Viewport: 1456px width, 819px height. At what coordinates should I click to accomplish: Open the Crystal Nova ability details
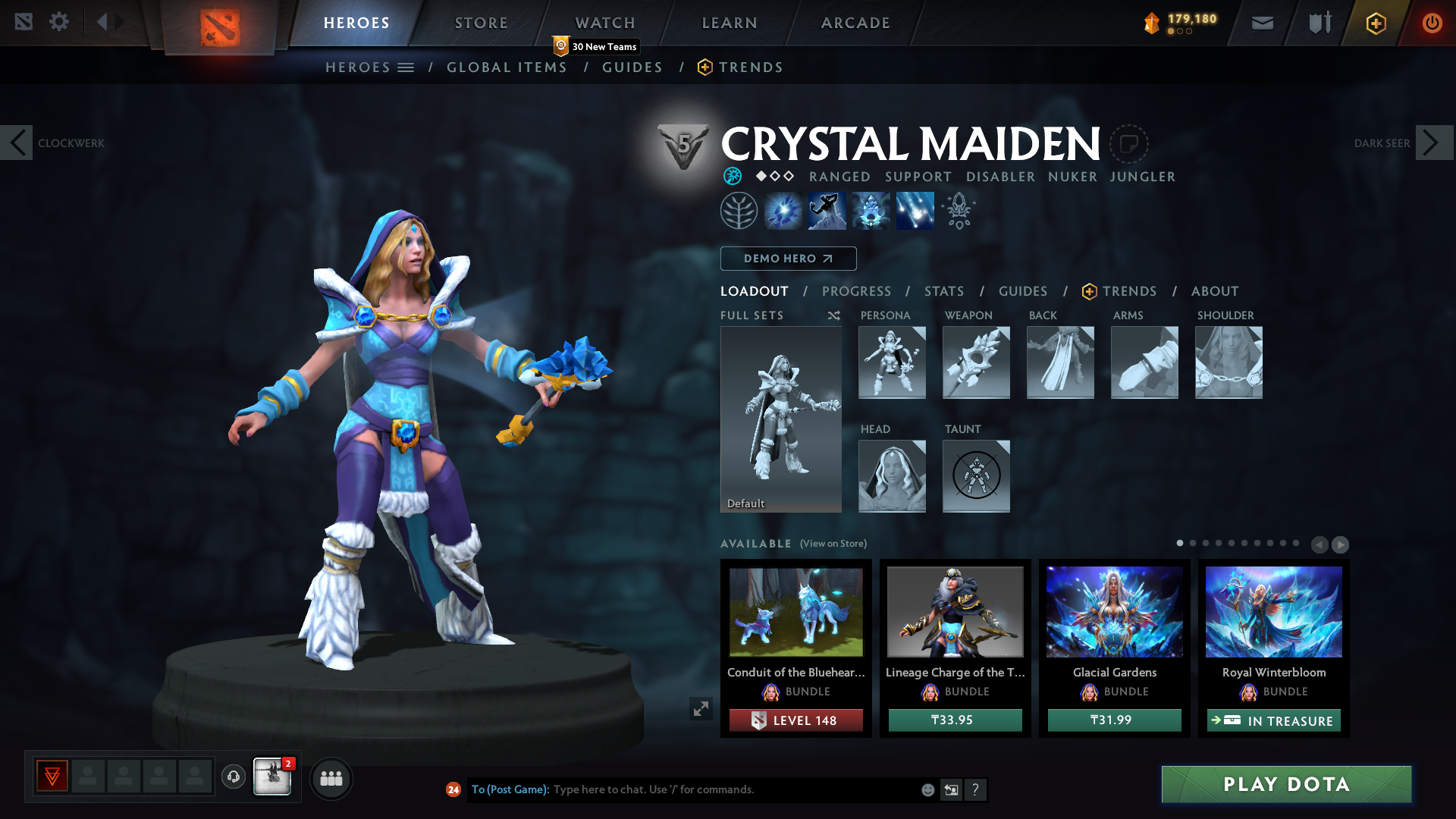(783, 210)
